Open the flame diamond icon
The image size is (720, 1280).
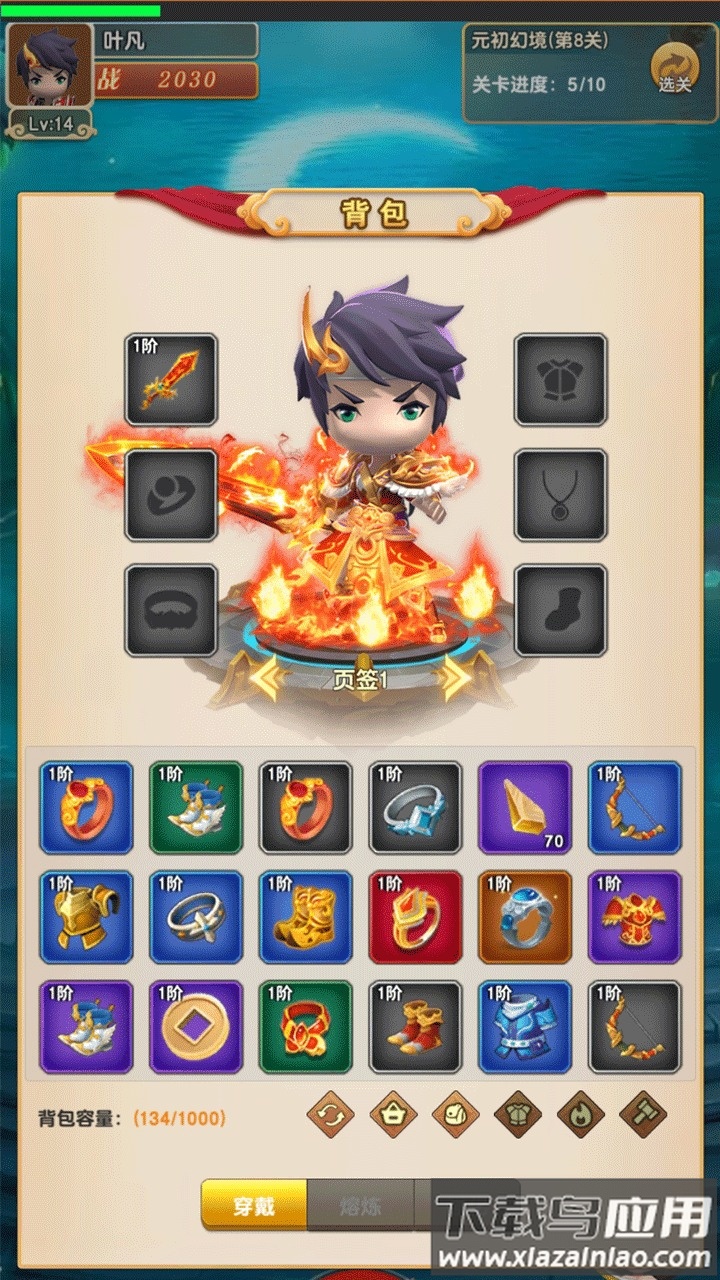(580, 1114)
